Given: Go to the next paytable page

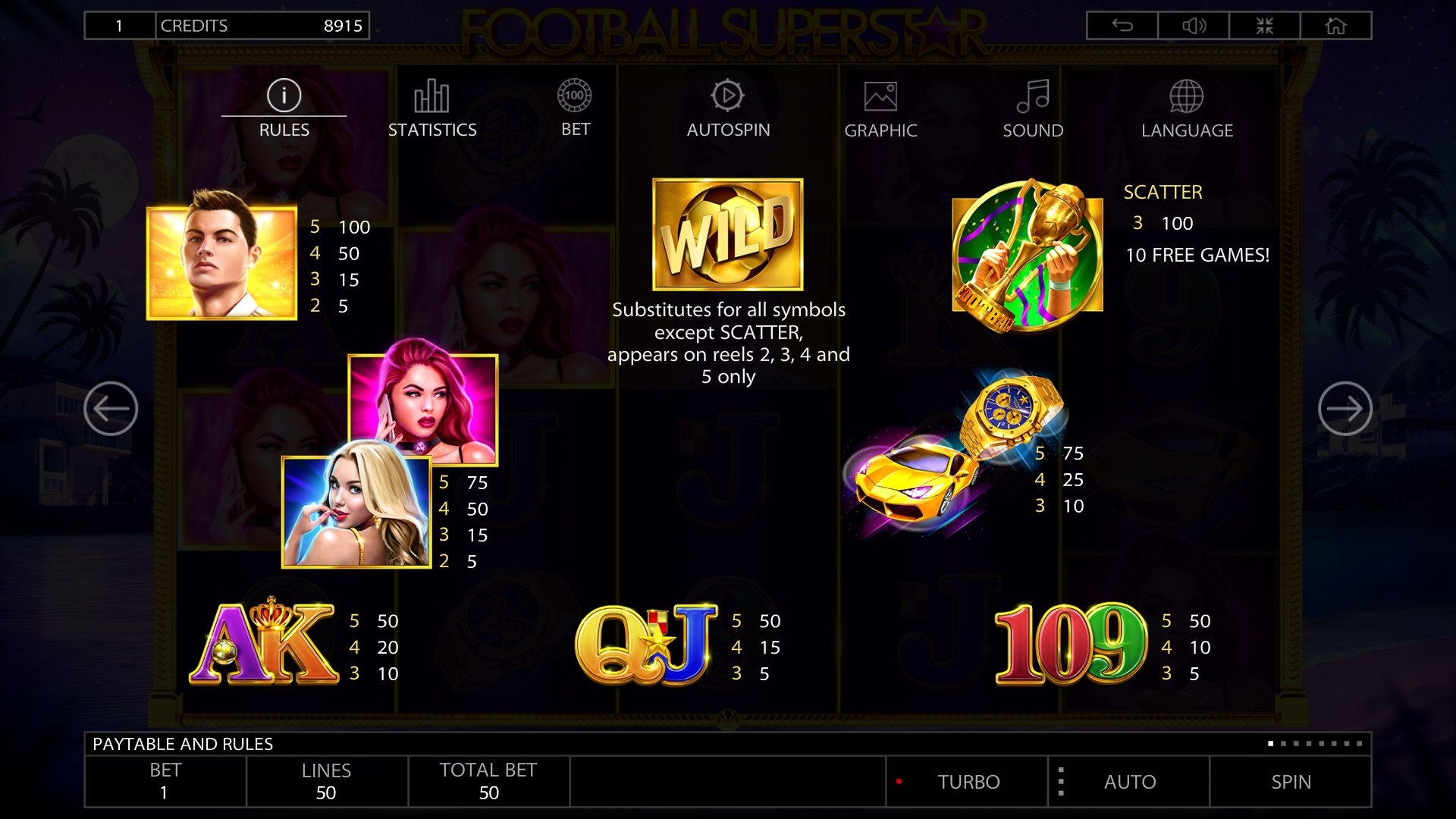Looking at the screenshot, I should click(x=1345, y=409).
